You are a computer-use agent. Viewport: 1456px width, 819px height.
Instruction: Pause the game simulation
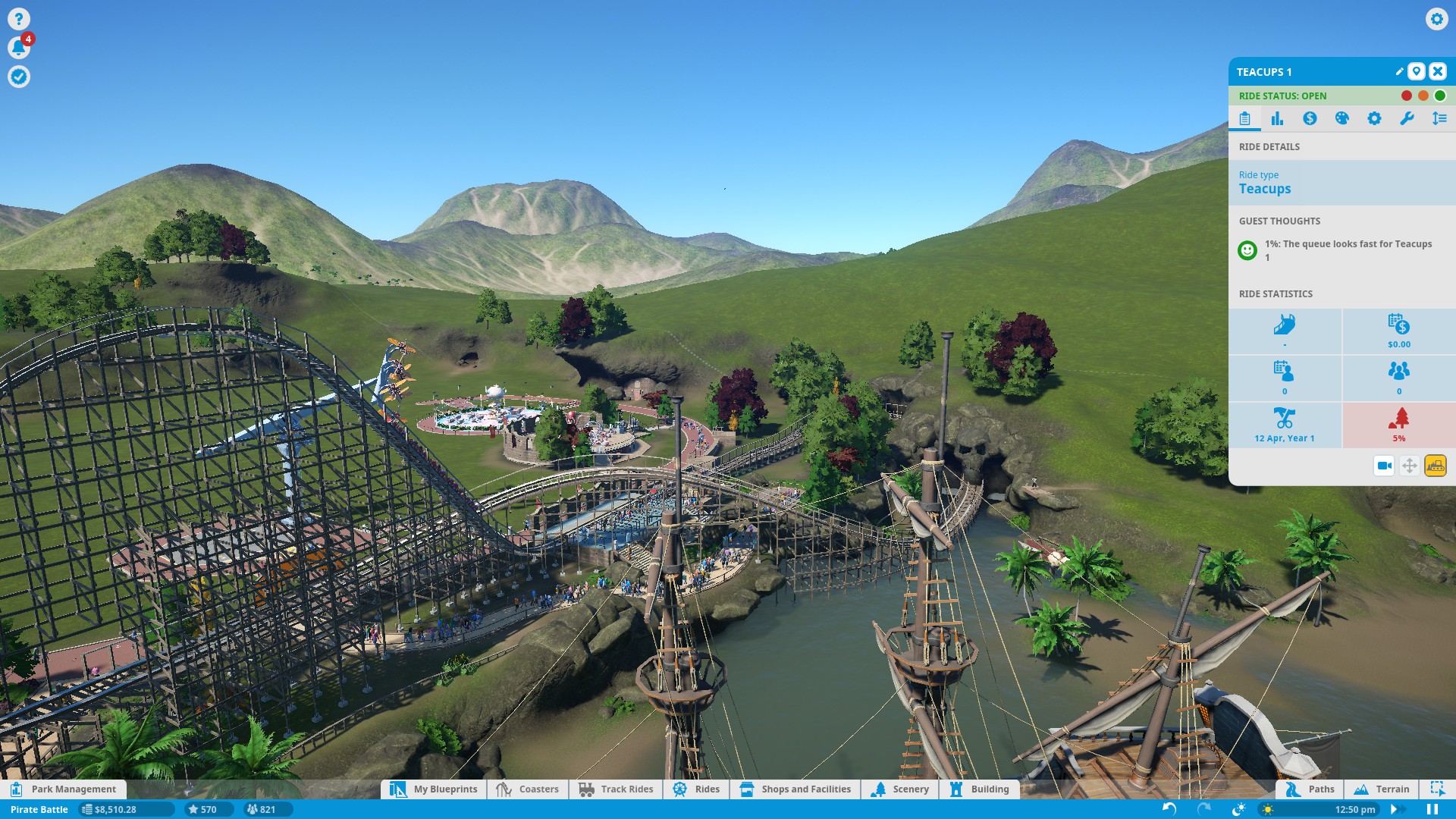point(1432,809)
